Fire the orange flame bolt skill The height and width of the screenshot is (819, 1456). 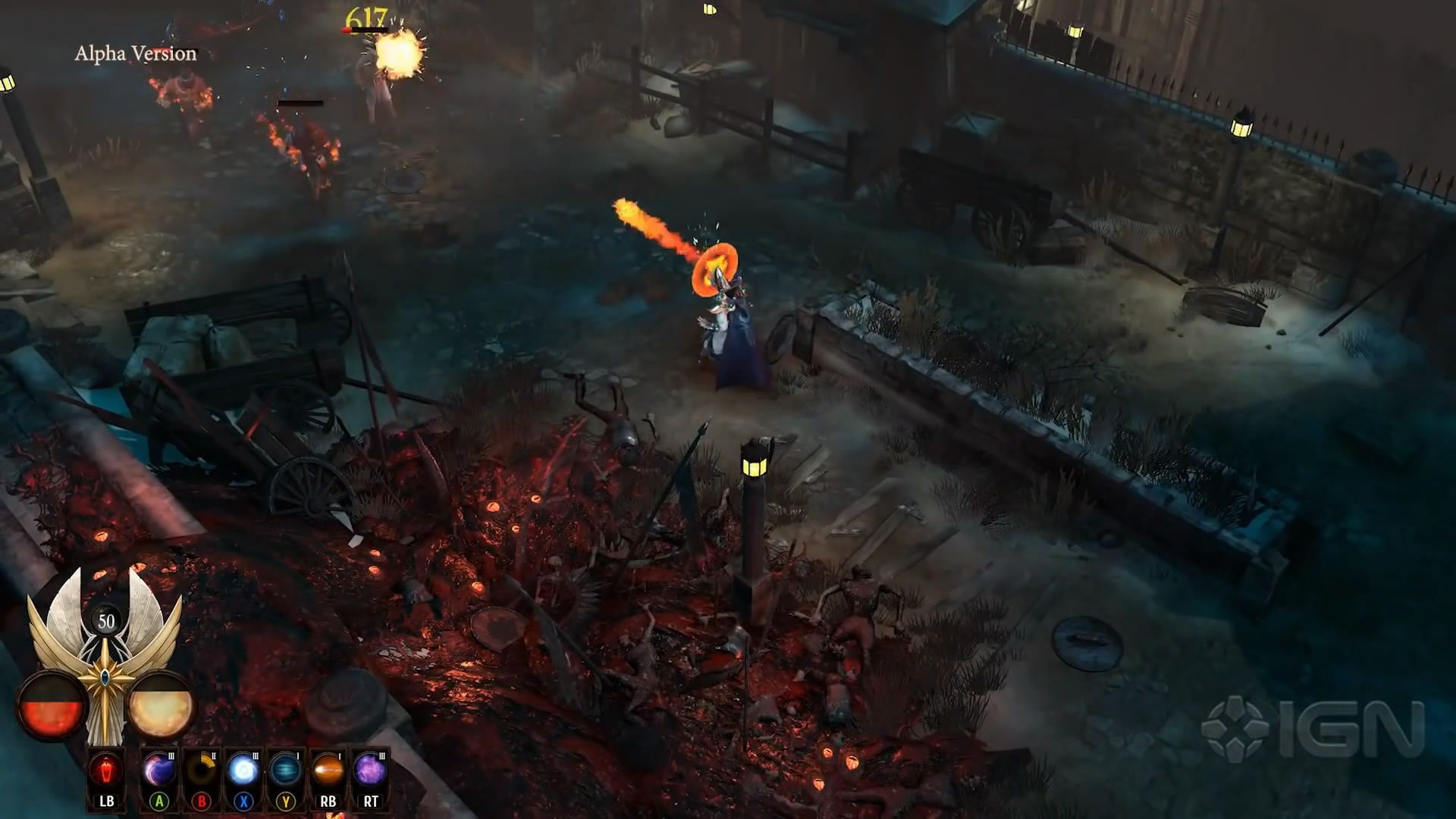[x=328, y=772]
